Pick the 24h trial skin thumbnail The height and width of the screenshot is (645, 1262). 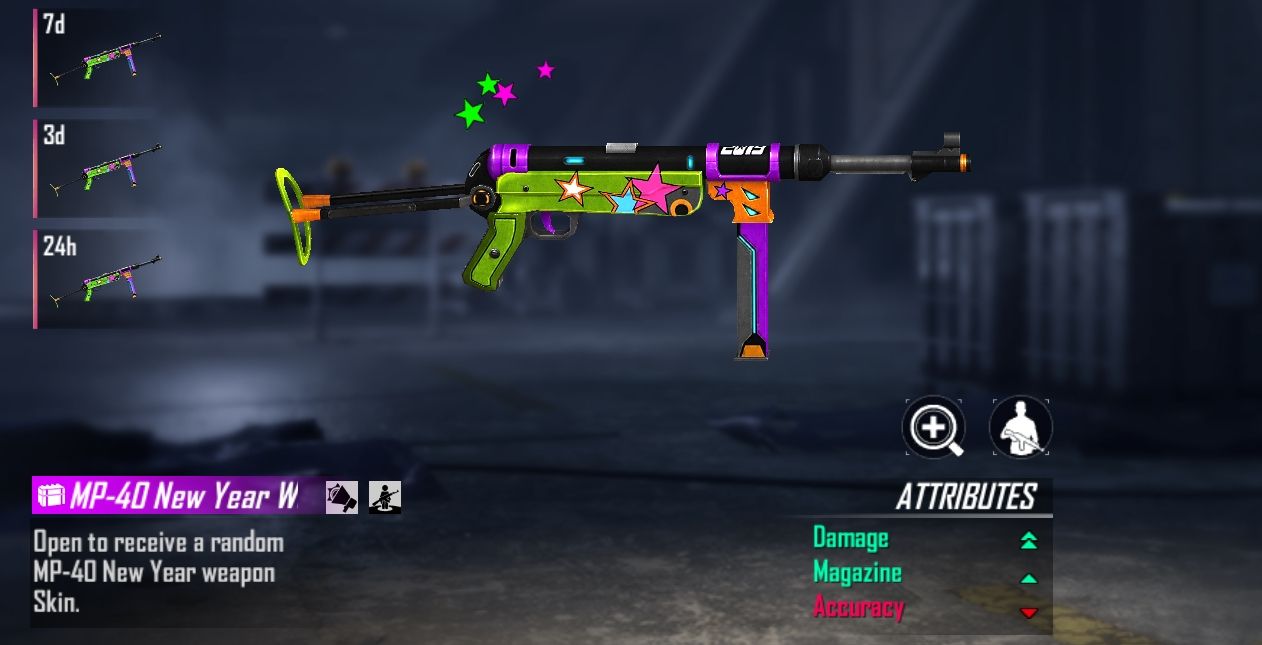coord(100,278)
